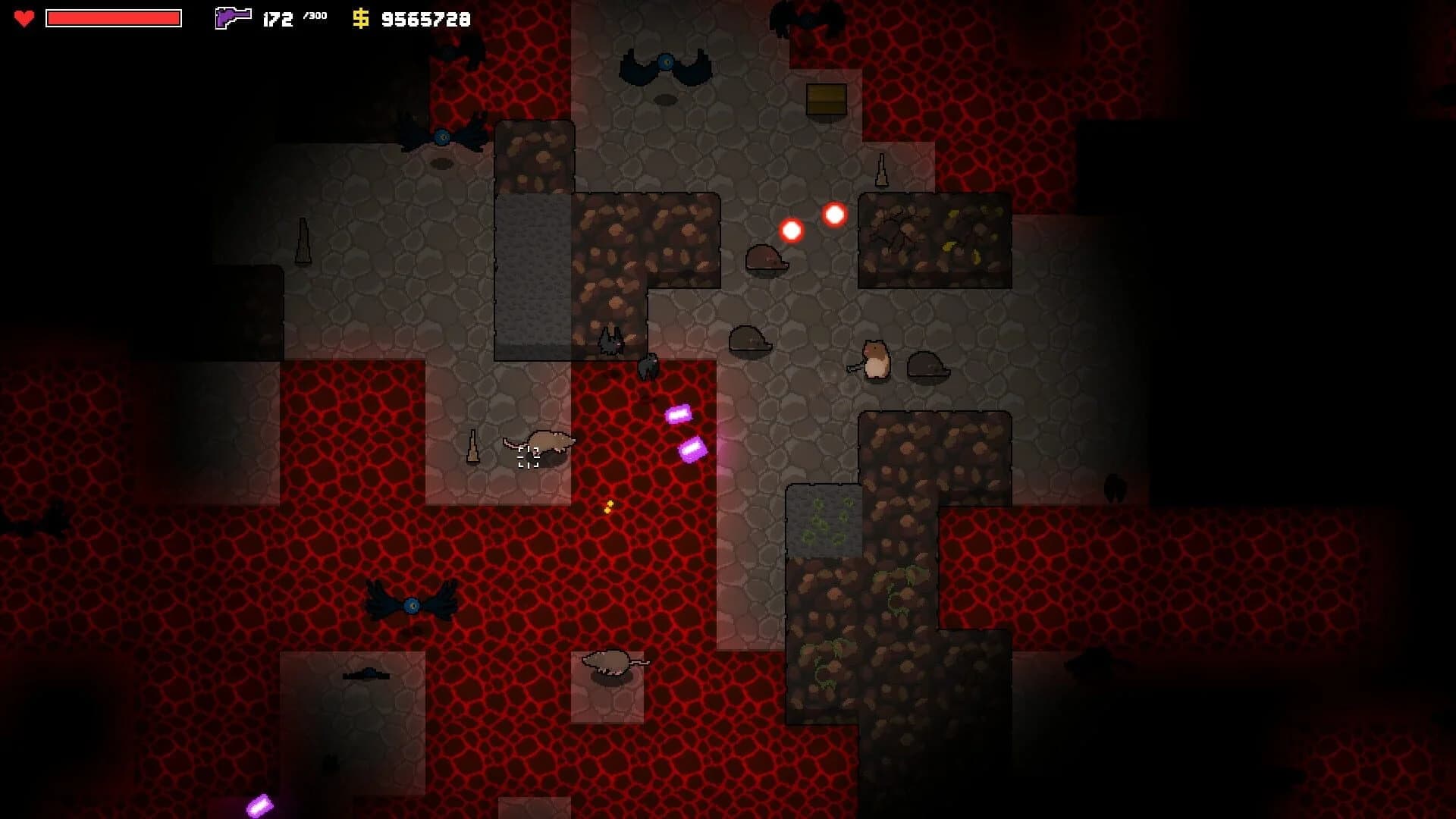Image resolution: width=1456 pixels, height=819 pixels.
Task: Select the purple pistol weapon icon
Action: 232,17
